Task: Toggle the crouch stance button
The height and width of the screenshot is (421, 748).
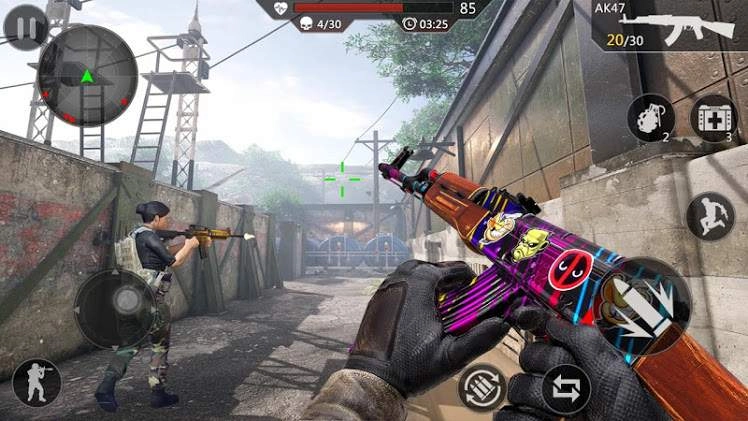Action: [37, 383]
